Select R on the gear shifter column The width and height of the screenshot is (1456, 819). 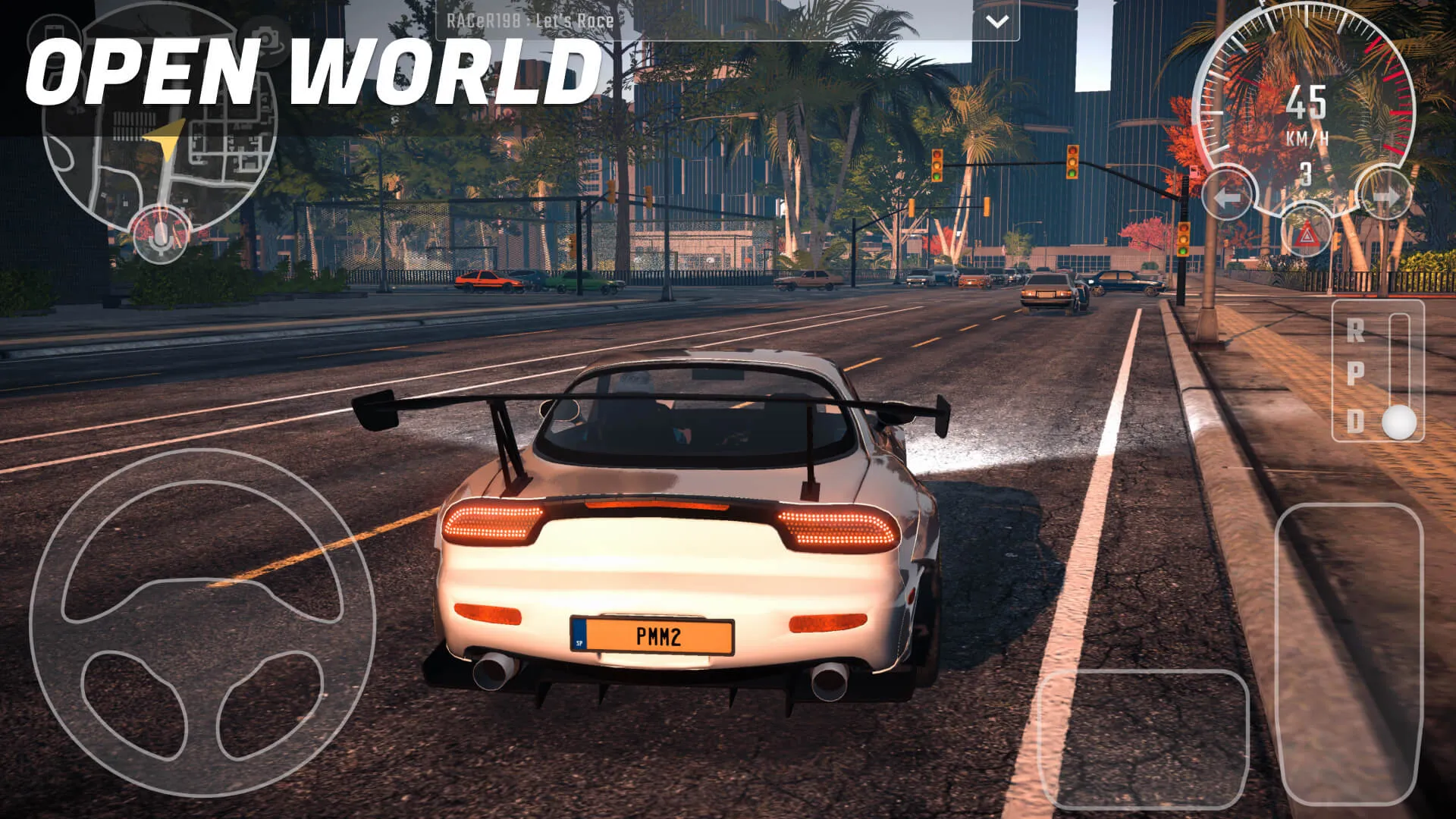(x=1355, y=331)
